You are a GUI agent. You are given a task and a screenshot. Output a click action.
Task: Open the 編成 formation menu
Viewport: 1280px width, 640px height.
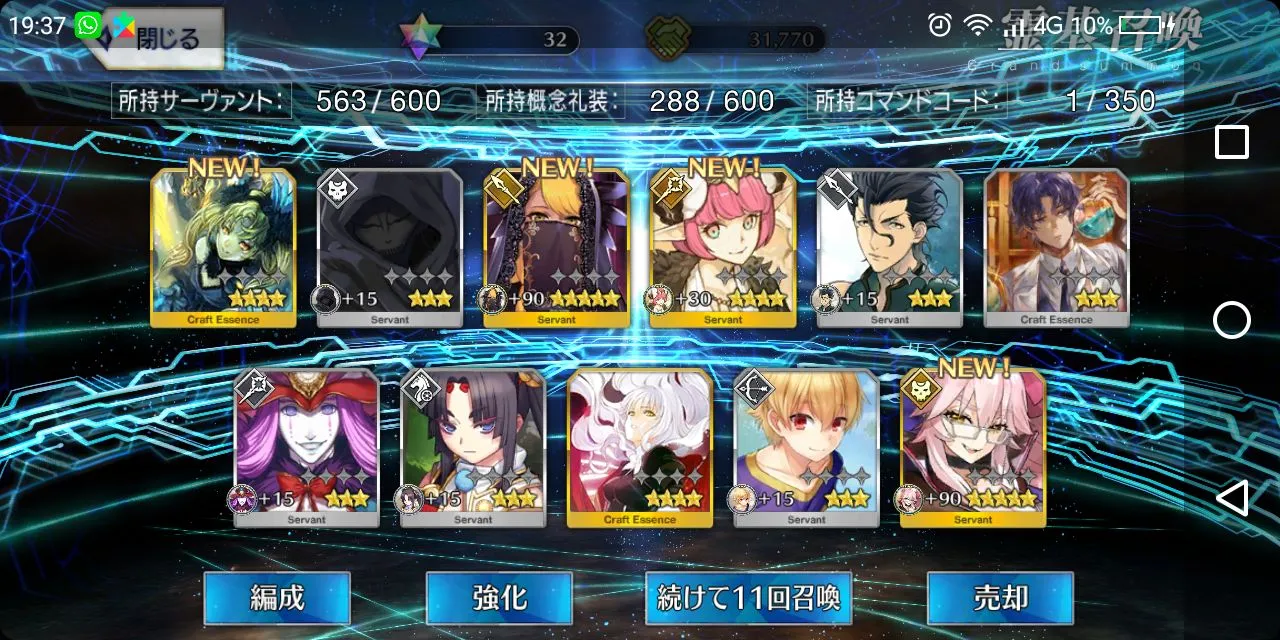(277, 598)
